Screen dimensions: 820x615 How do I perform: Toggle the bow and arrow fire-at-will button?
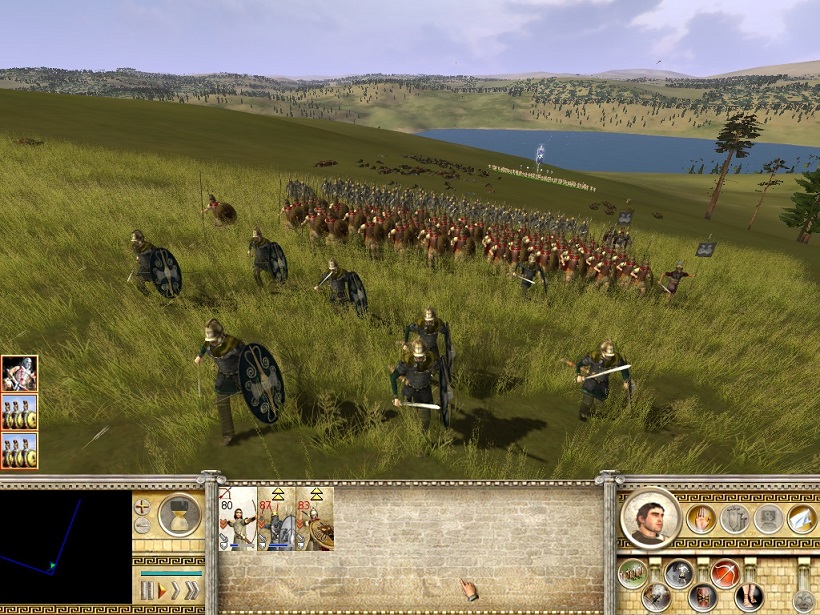point(727,573)
